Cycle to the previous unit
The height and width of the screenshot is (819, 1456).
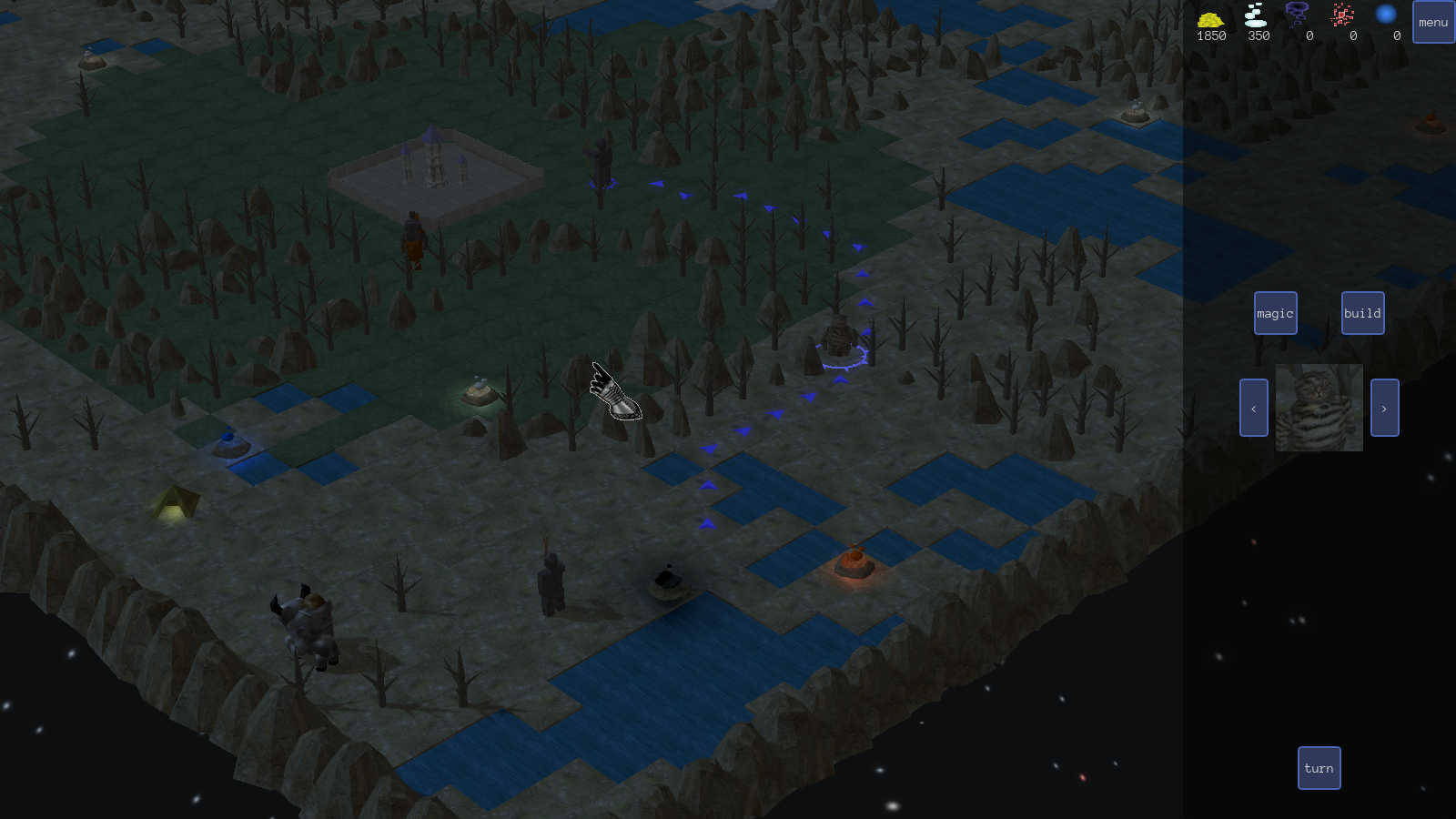click(x=1253, y=408)
